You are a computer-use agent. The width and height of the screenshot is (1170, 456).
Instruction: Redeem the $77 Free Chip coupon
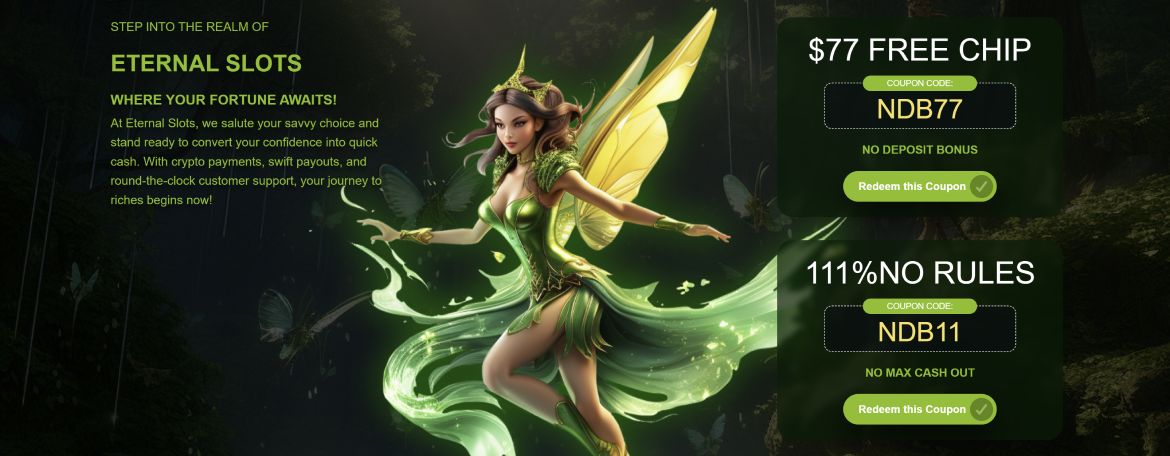919,187
